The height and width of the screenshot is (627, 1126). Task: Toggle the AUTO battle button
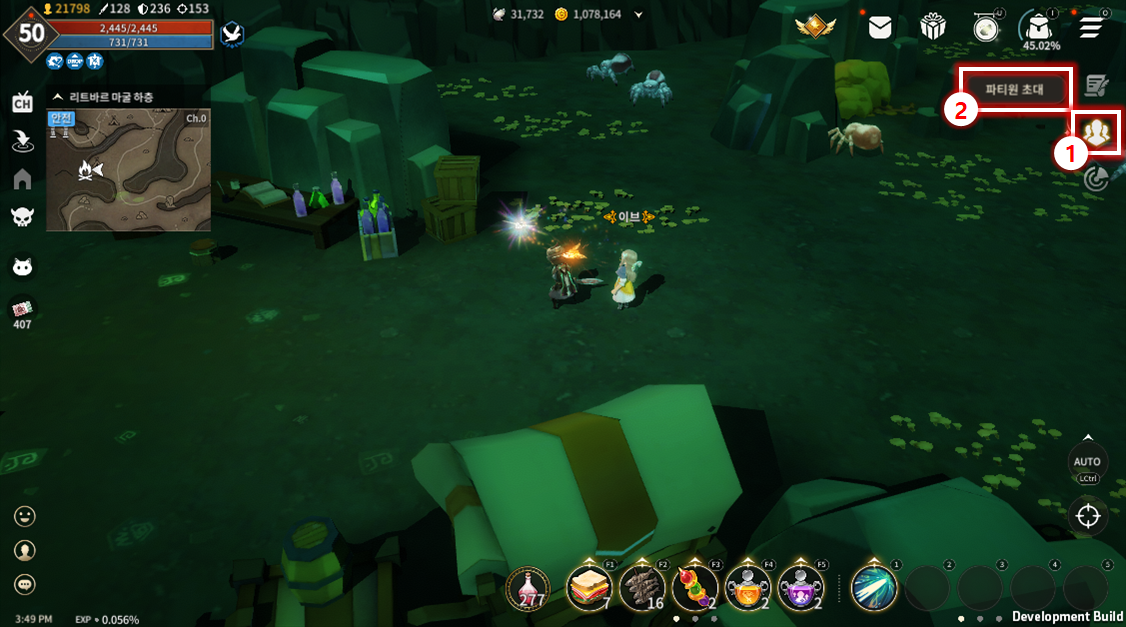point(1087,463)
